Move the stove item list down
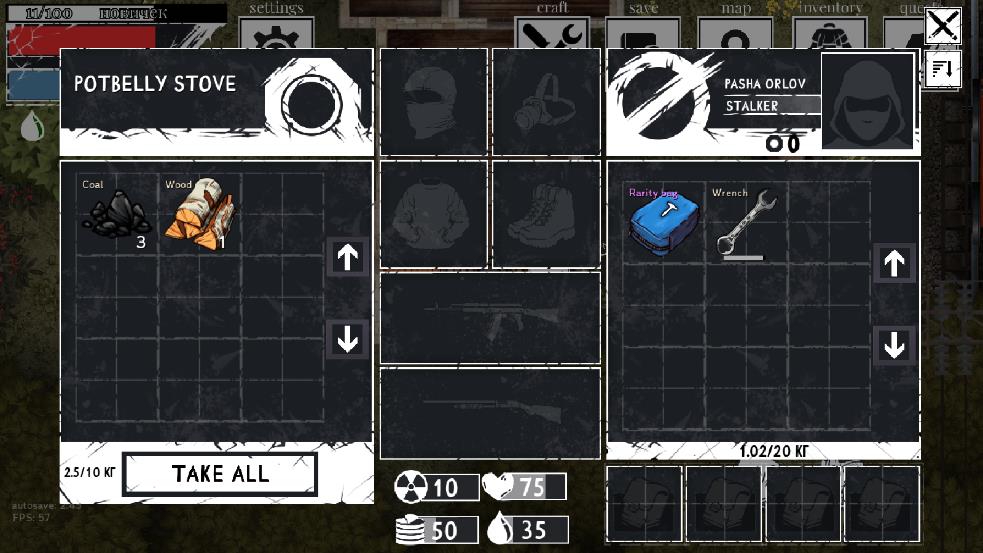This screenshot has width=983, height=553. [348, 340]
